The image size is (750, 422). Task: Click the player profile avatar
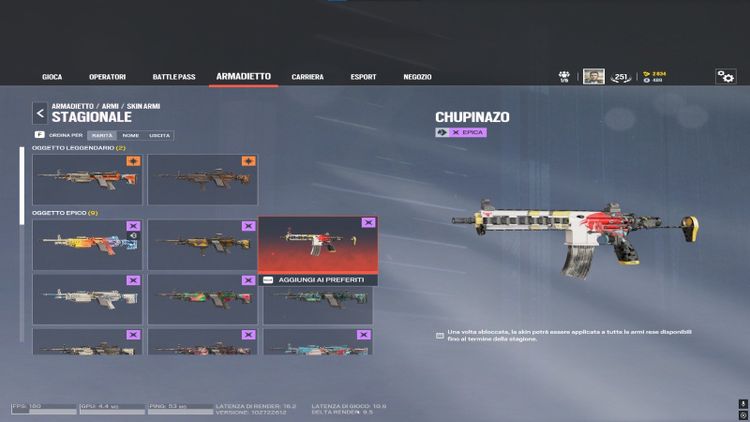[594, 77]
